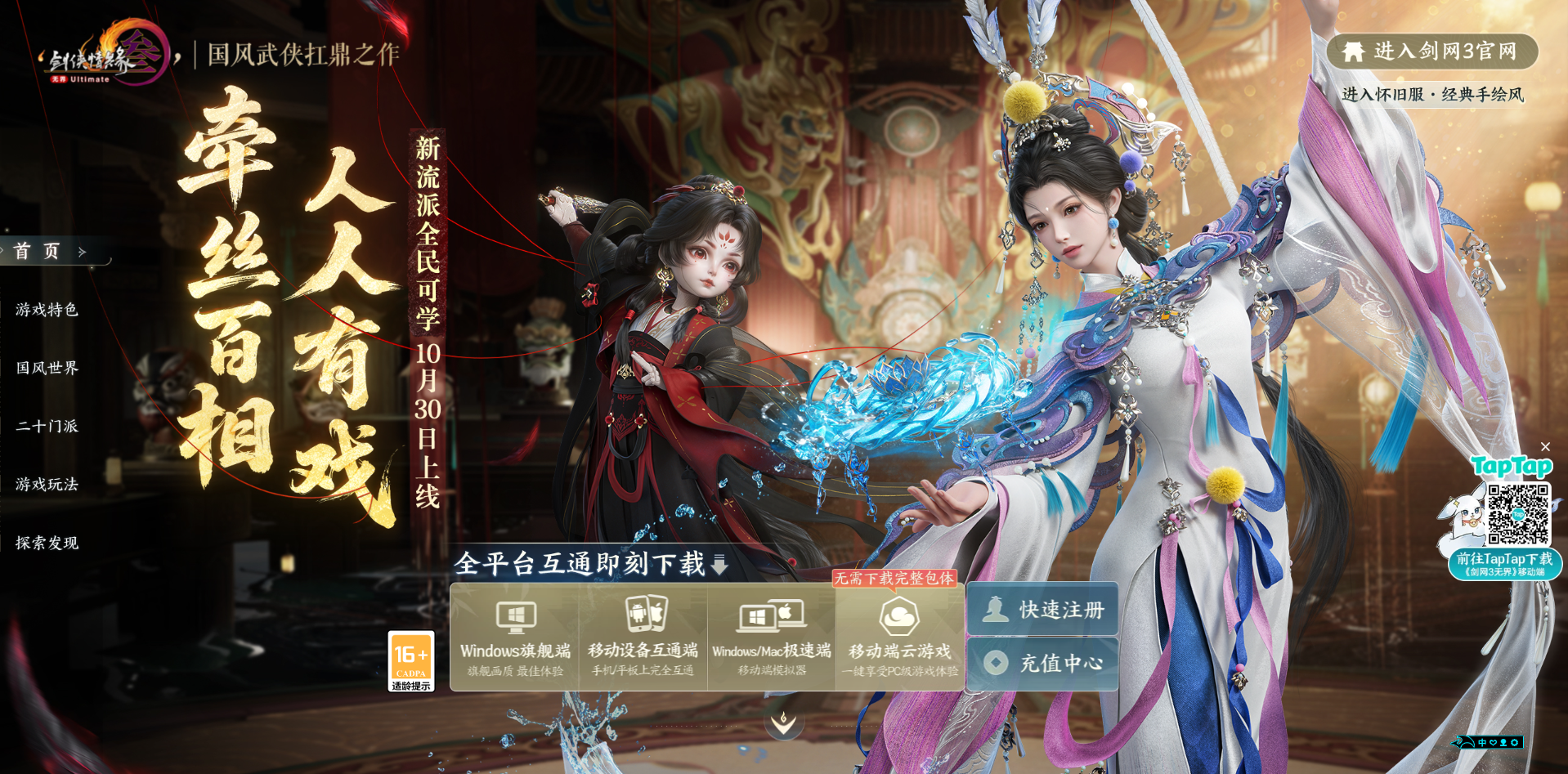The height and width of the screenshot is (774, 1568).
Task: Expand the 首页 chevron arrow
Action: (79, 252)
